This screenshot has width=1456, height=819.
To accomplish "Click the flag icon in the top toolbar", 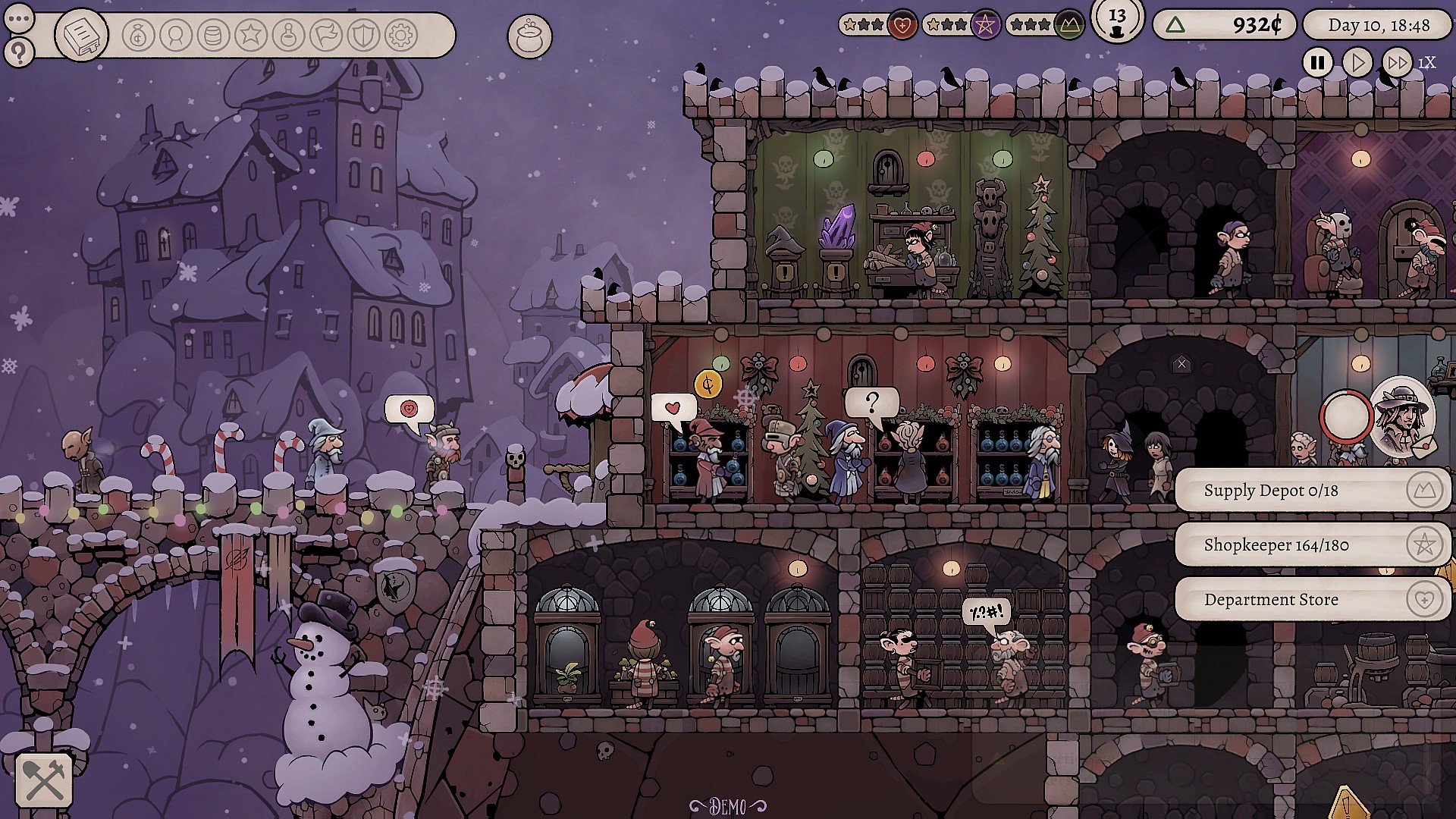I will tap(326, 33).
